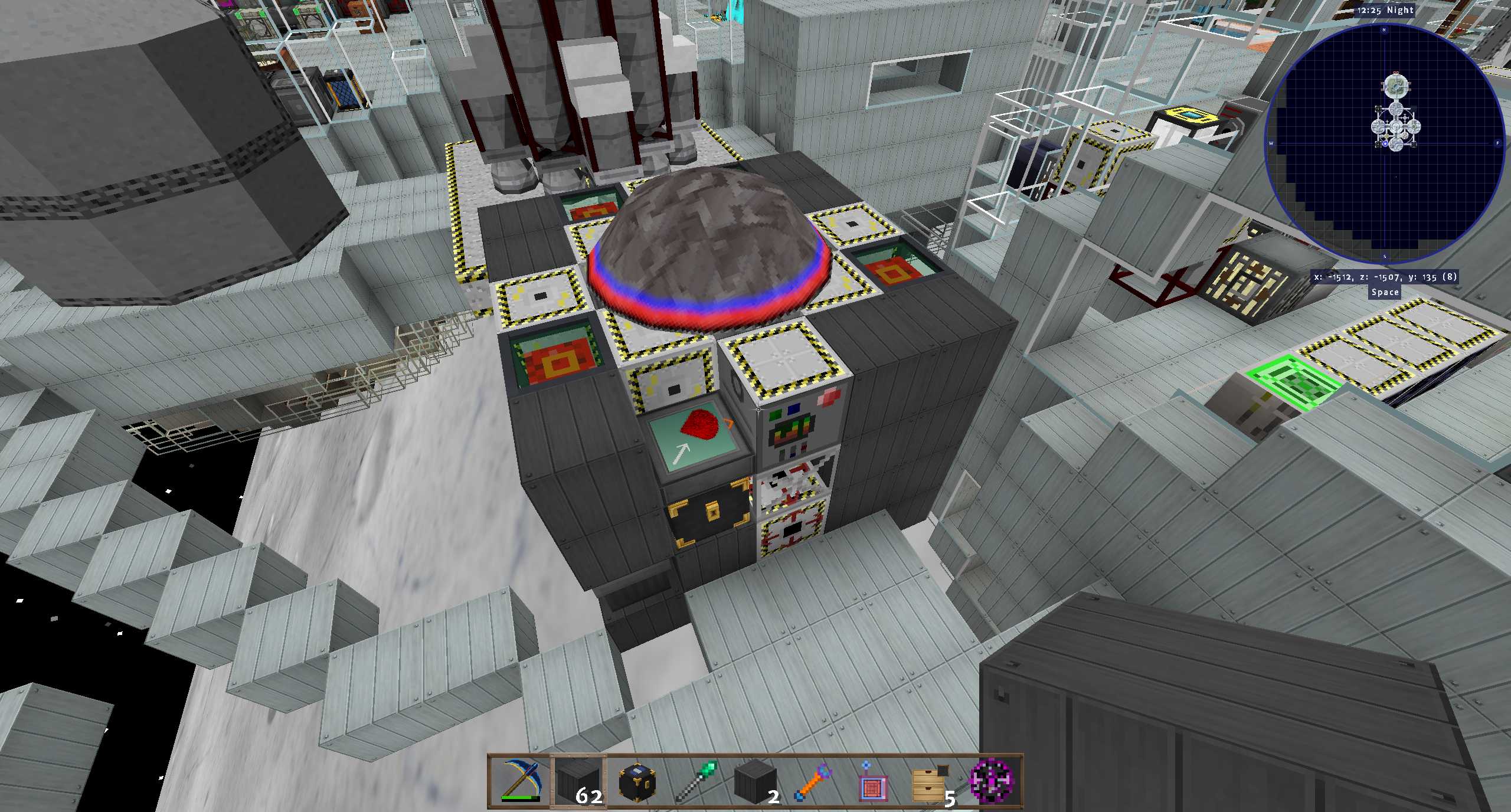Equip the emerald-tipped wand
The height and width of the screenshot is (812, 1511).
[696, 781]
